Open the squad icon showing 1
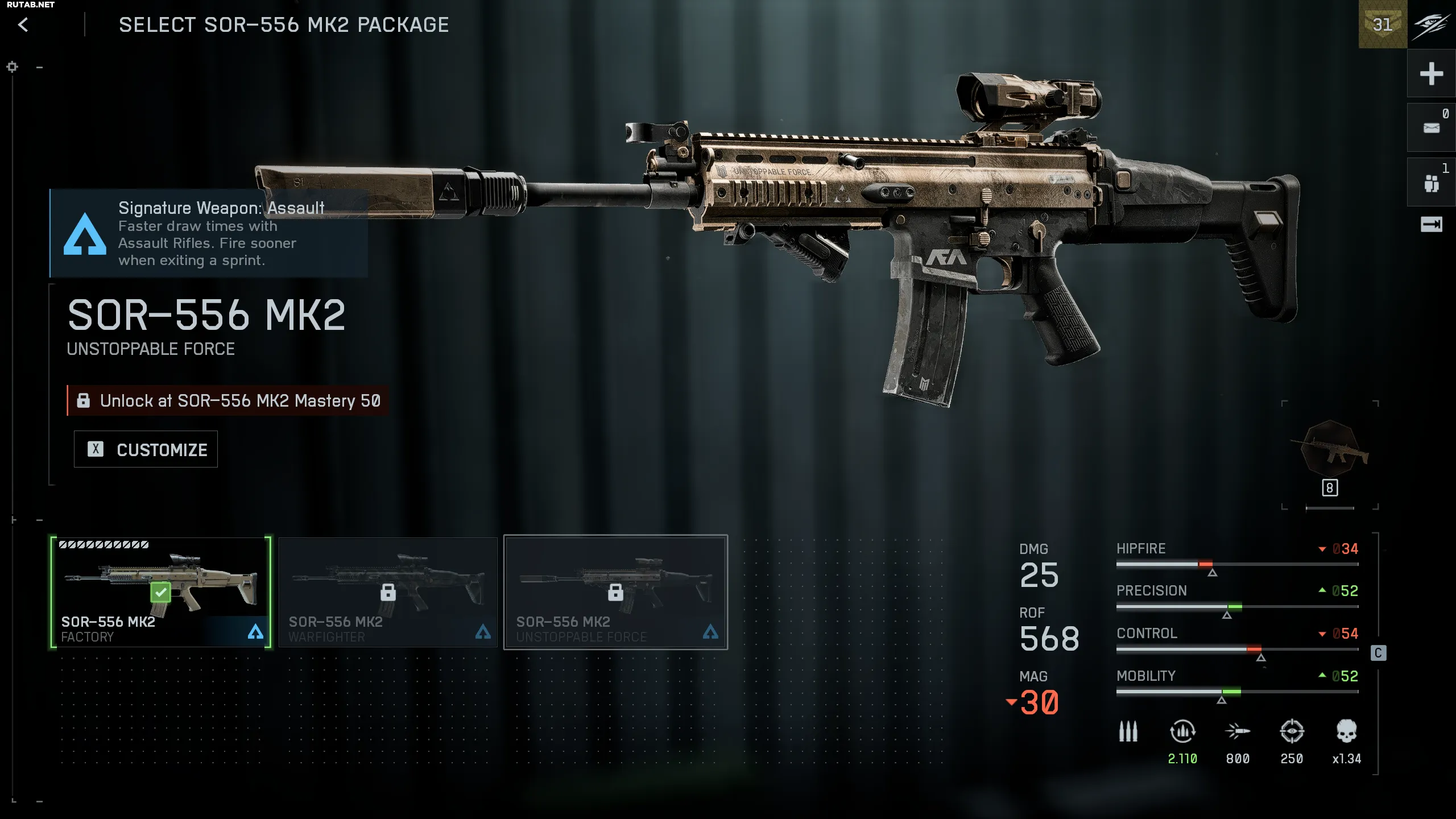Viewport: 1456px width, 819px height. (x=1431, y=183)
